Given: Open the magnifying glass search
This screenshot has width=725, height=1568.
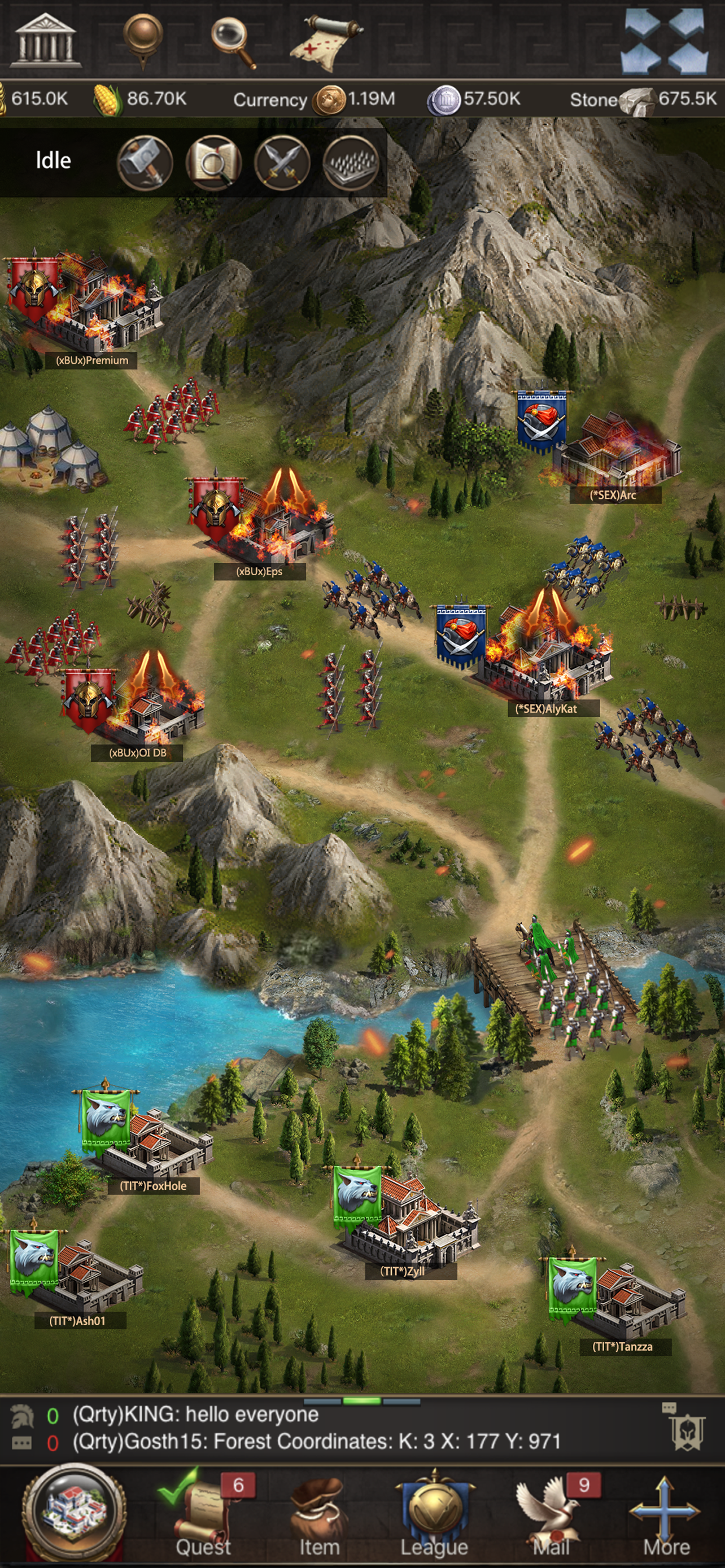Looking at the screenshot, I should tap(233, 41).
